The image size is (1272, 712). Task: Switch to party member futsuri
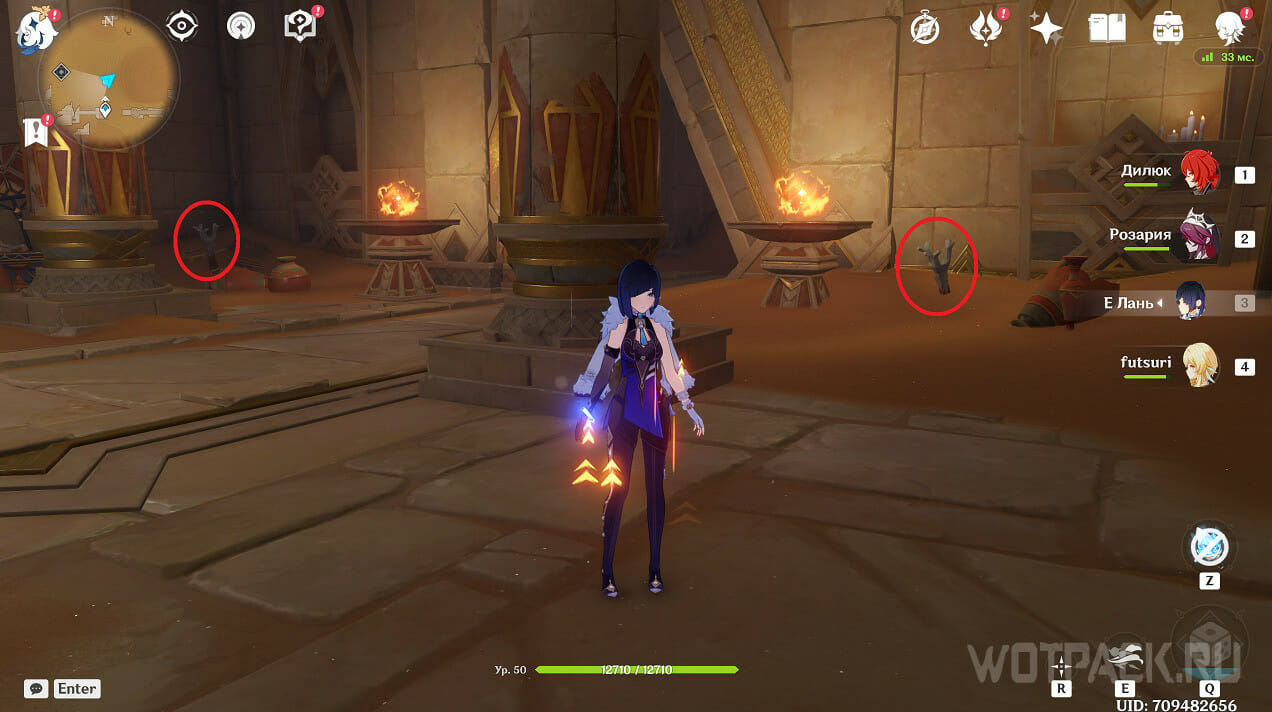click(1198, 365)
